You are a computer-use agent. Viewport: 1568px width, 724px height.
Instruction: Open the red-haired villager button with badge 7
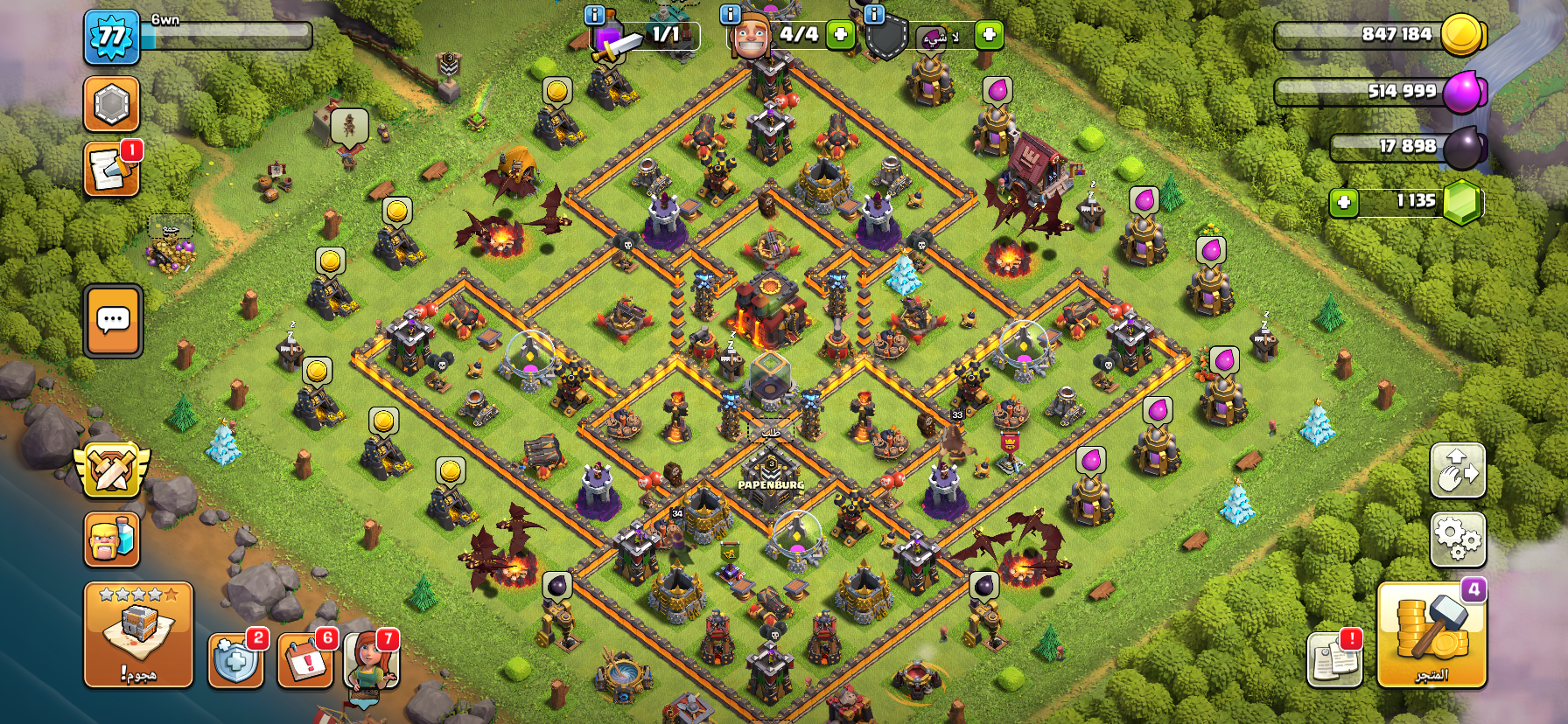(372, 661)
